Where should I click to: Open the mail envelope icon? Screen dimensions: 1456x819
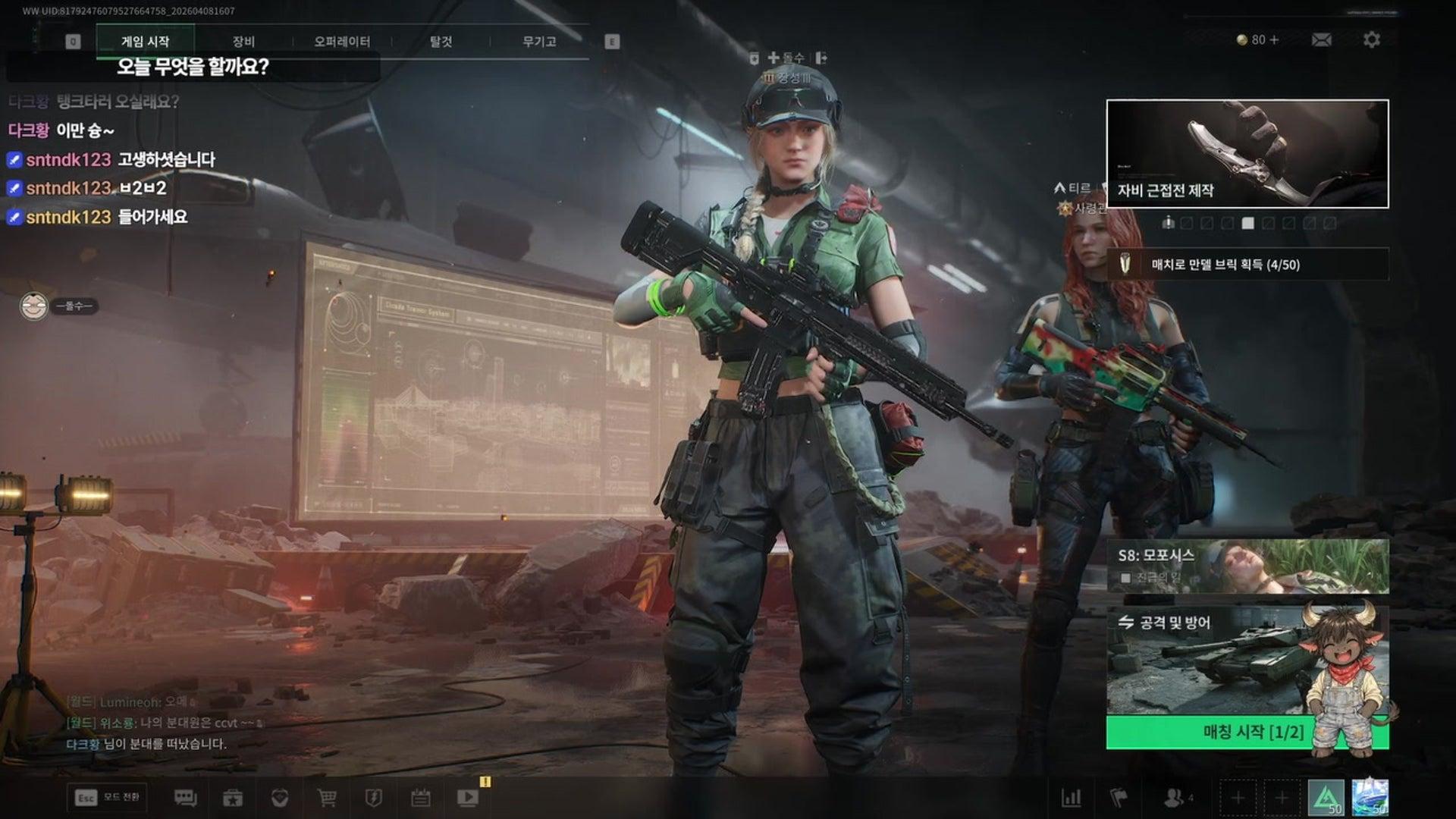coord(1321,39)
